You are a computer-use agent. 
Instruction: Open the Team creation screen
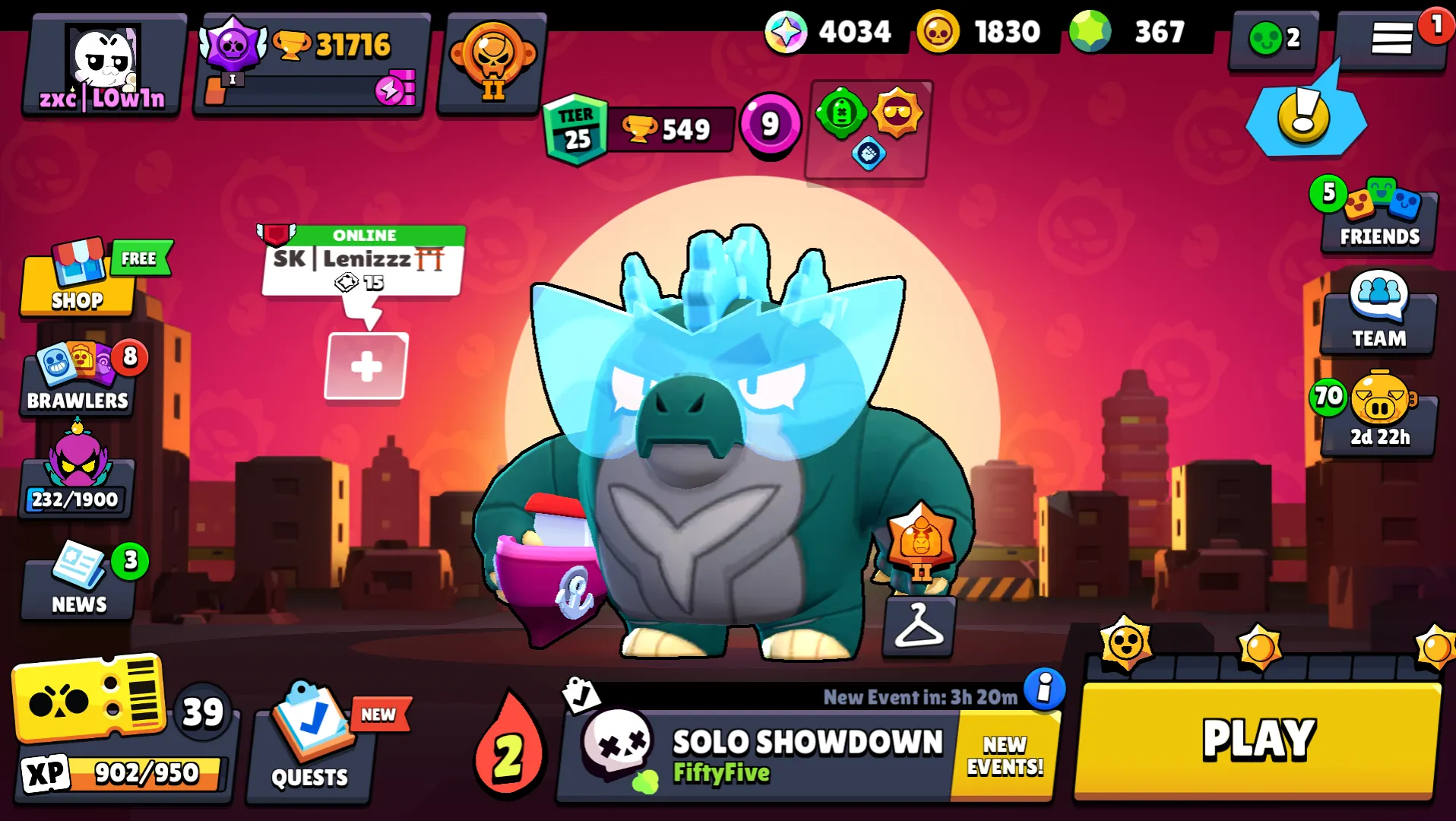(x=1378, y=315)
